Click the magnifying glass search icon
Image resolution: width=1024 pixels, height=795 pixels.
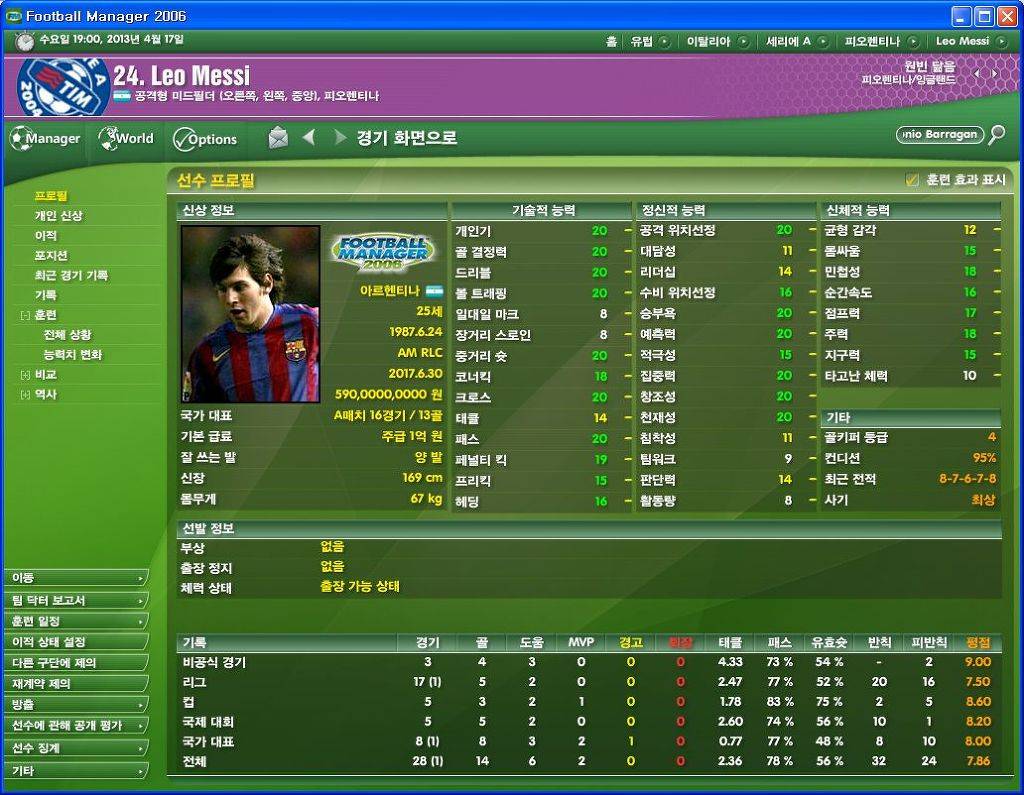[996, 135]
